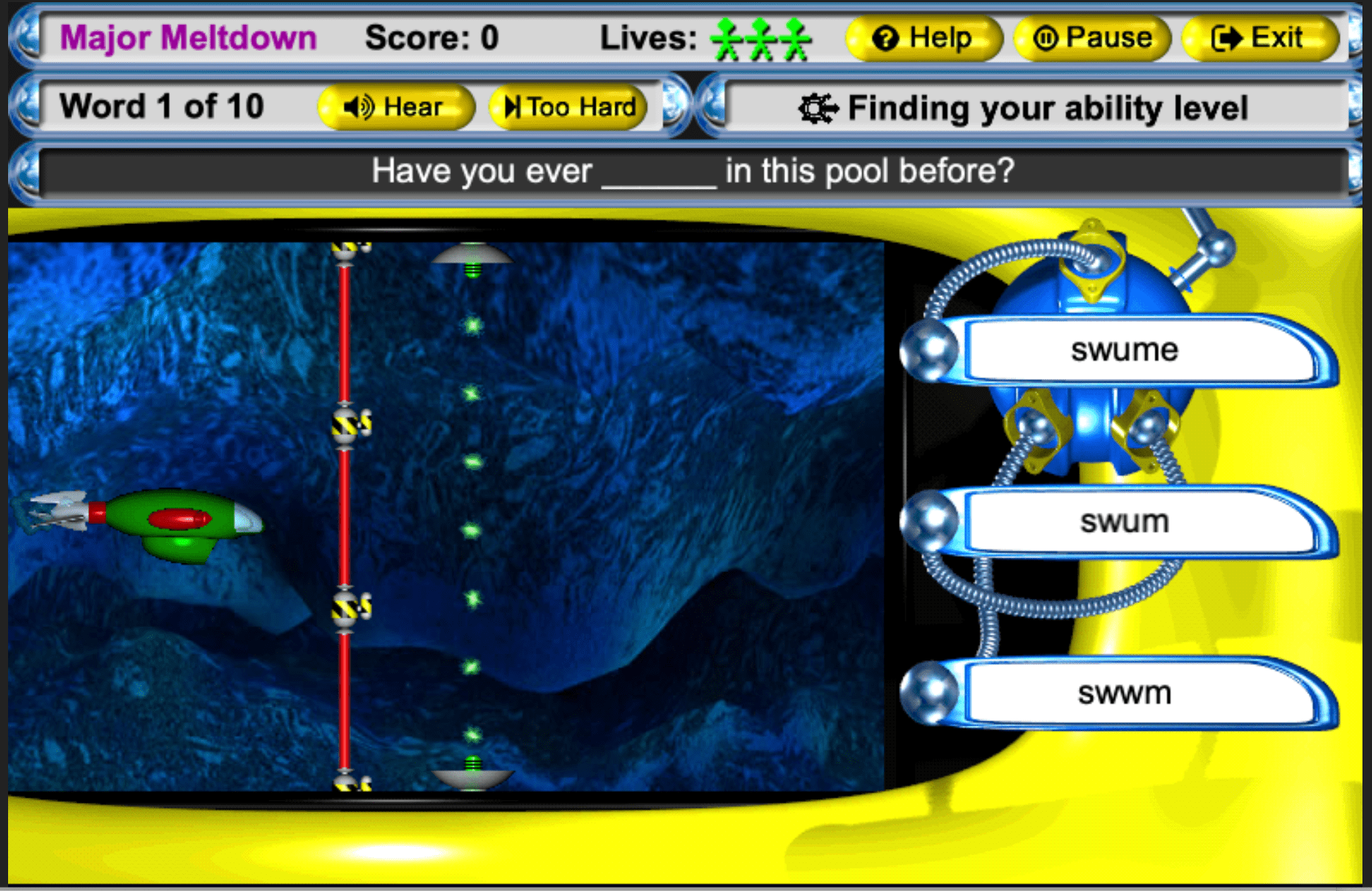Open the Help button
The width and height of the screenshot is (1372, 891).
click(923, 38)
